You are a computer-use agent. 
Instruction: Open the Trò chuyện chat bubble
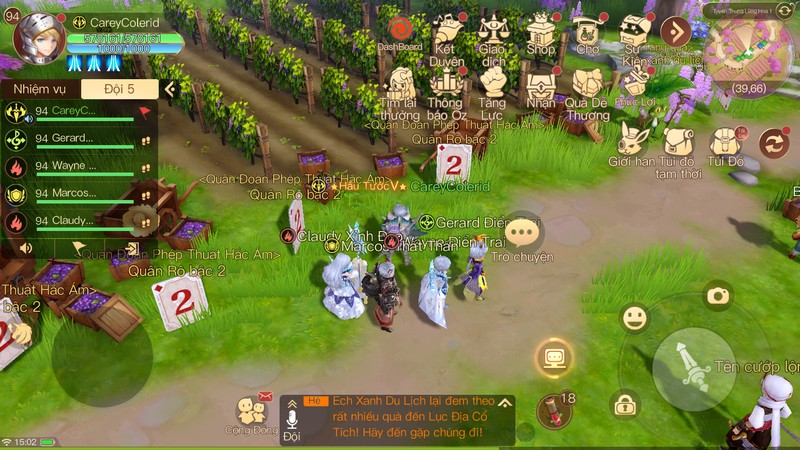[522, 235]
